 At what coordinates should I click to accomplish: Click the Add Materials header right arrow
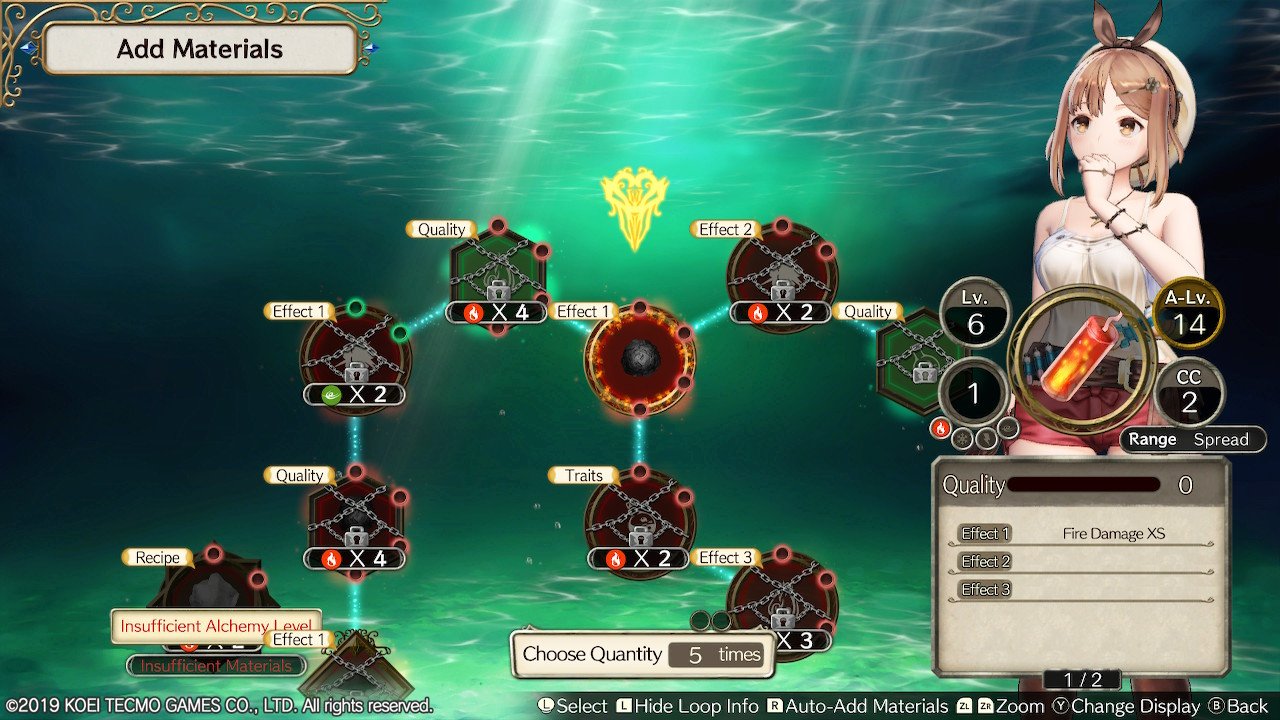[x=371, y=48]
